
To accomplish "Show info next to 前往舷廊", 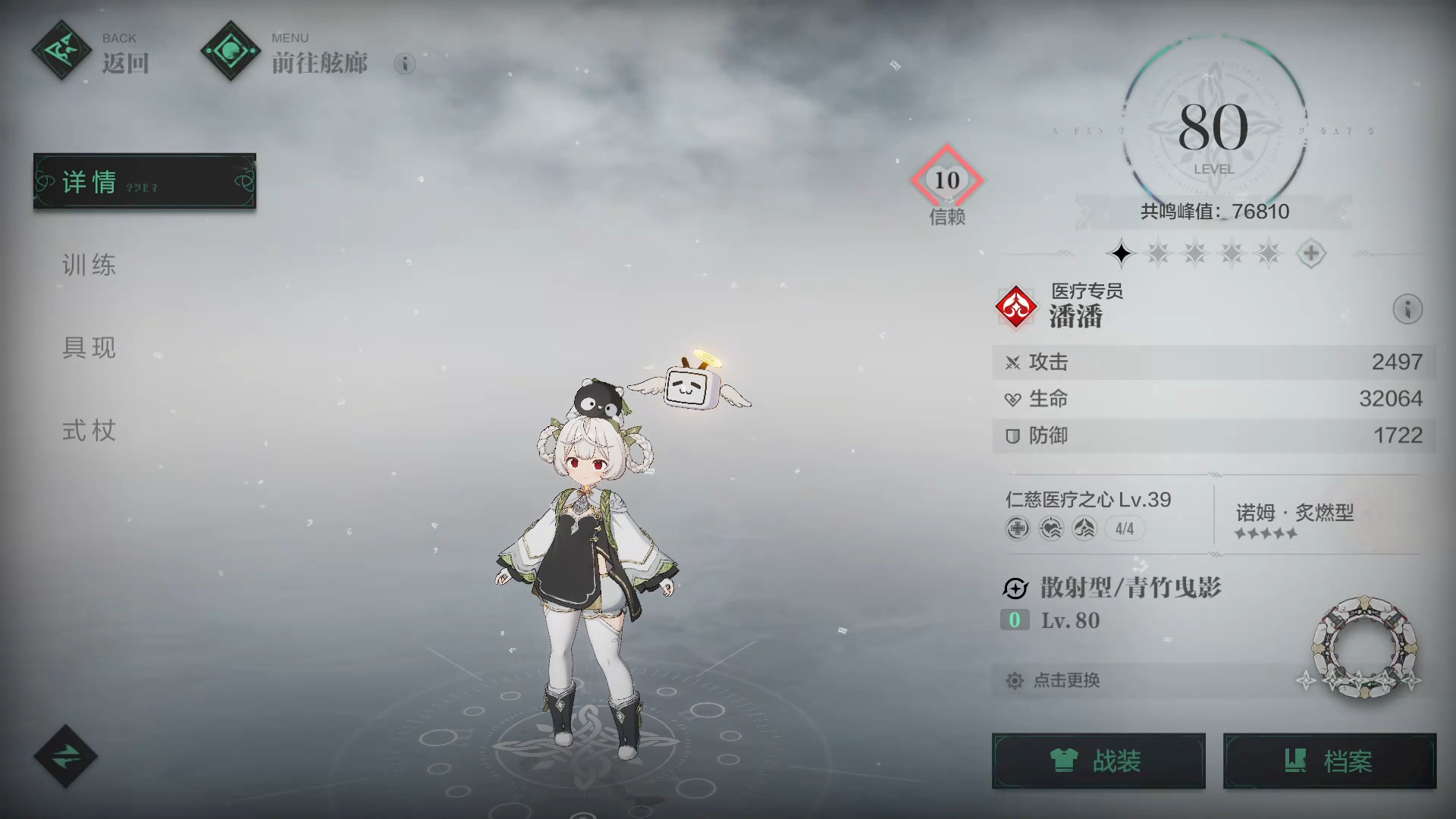I will (405, 64).
